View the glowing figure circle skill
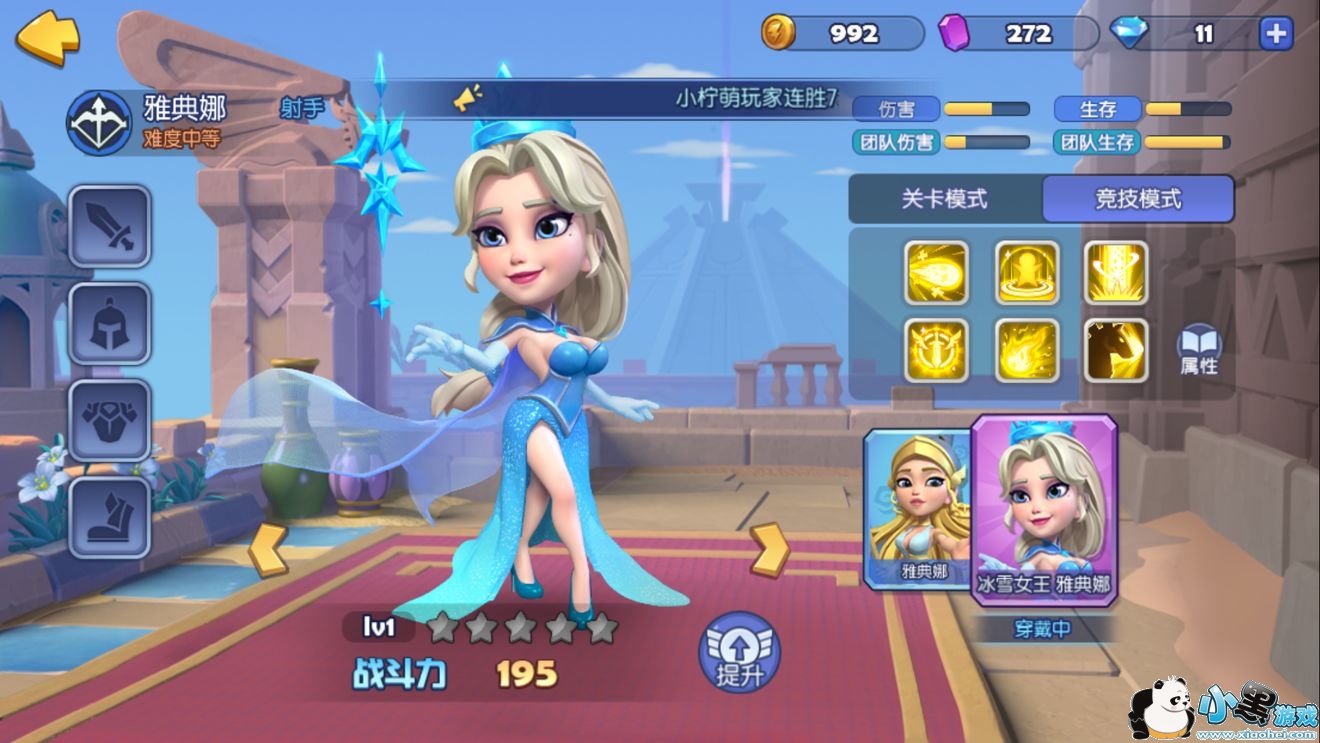The height and width of the screenshot is (743, 1320). tap(1027, 272)
